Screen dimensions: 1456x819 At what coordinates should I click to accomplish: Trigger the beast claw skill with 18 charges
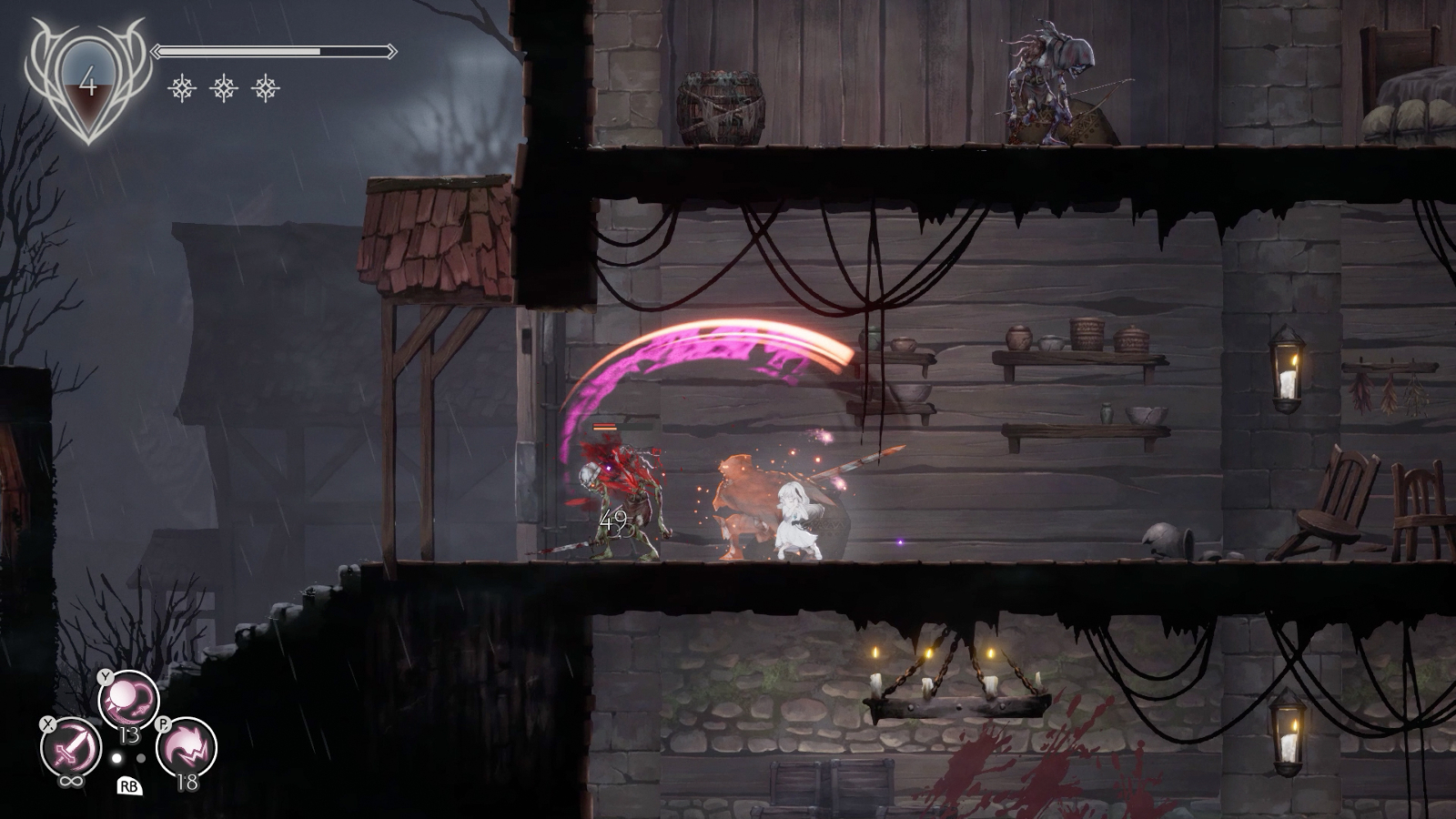[187, 748]
